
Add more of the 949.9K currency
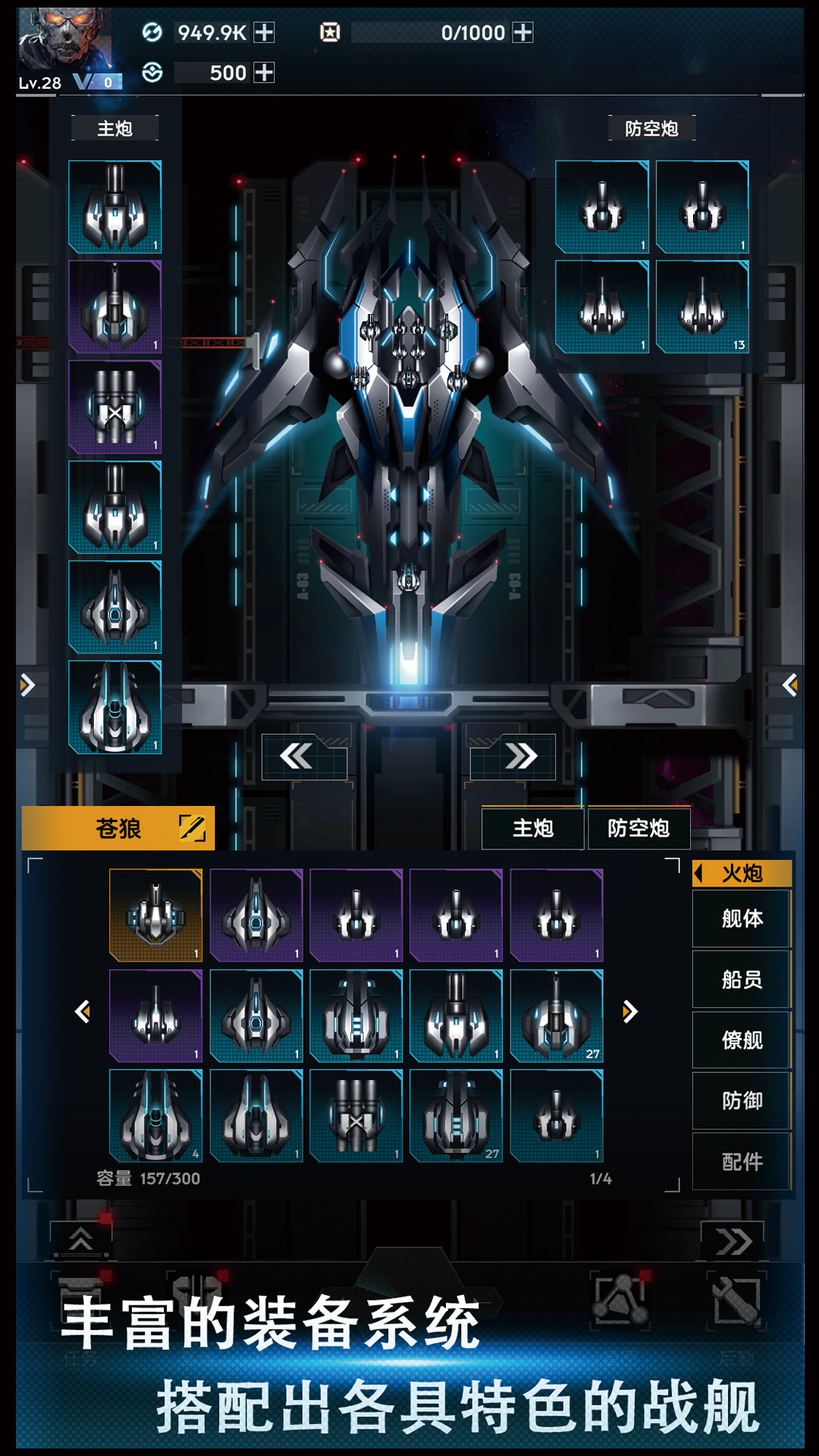(x=264, y=33)
